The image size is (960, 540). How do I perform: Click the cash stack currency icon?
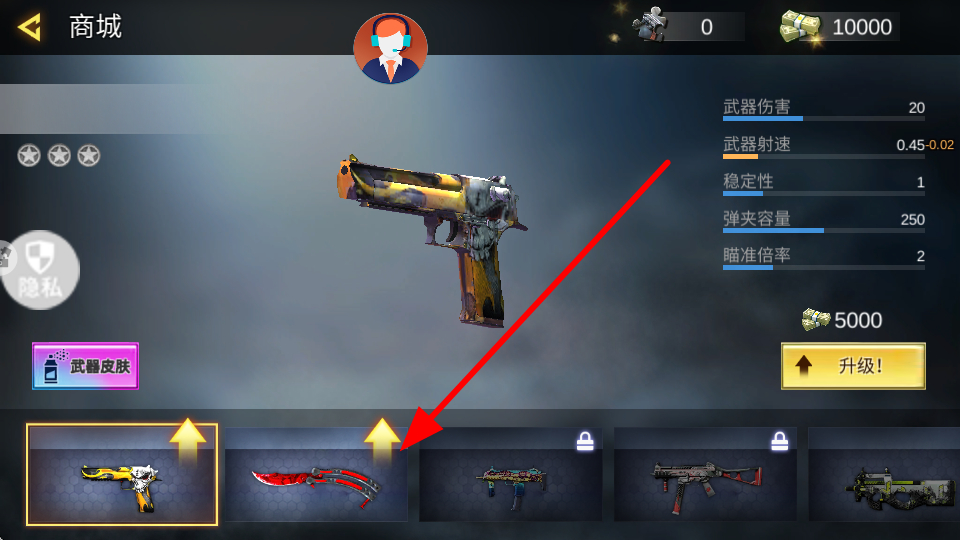coord(800,27)
